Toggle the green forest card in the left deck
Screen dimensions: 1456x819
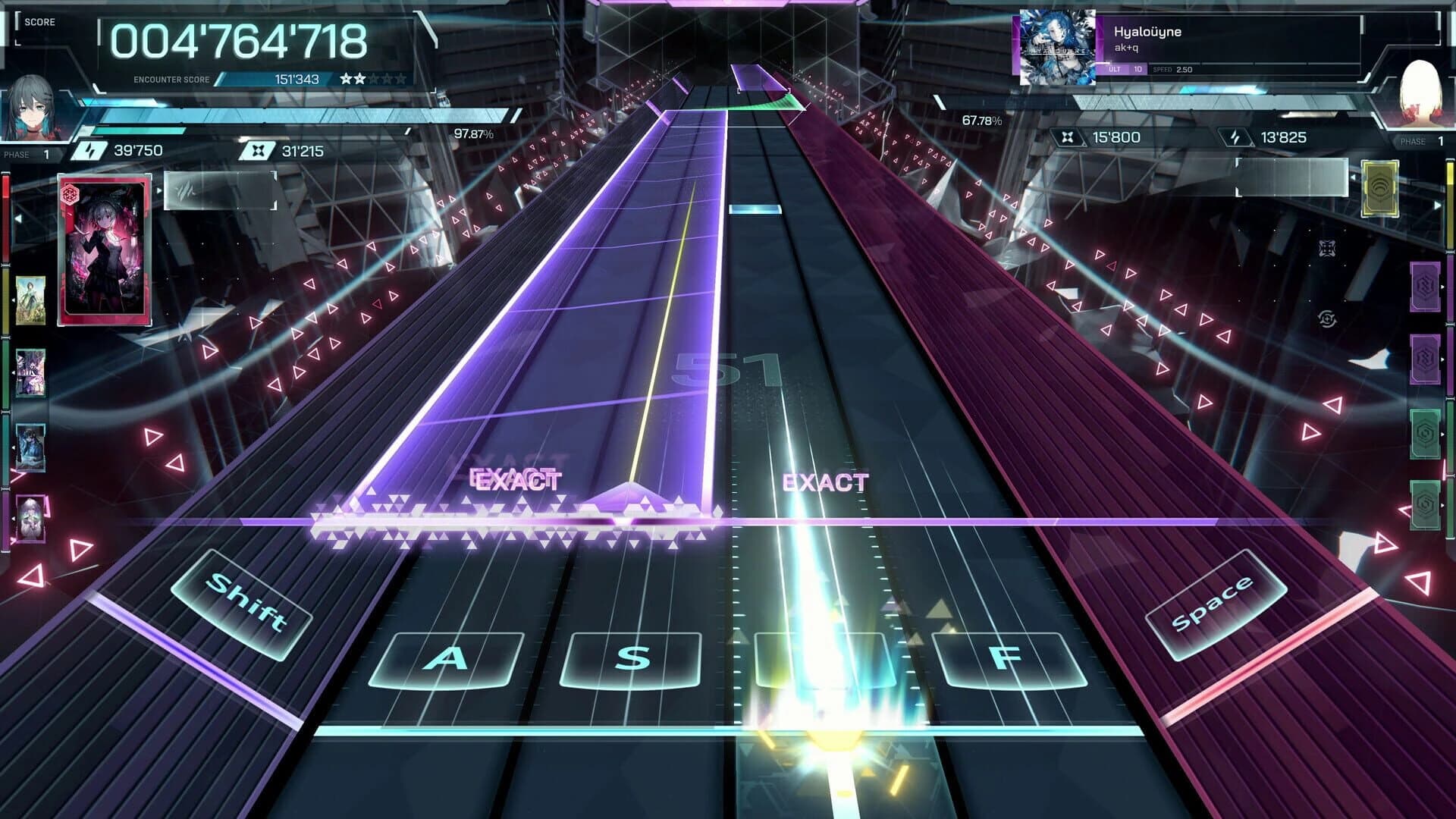[x=31, y=300]
